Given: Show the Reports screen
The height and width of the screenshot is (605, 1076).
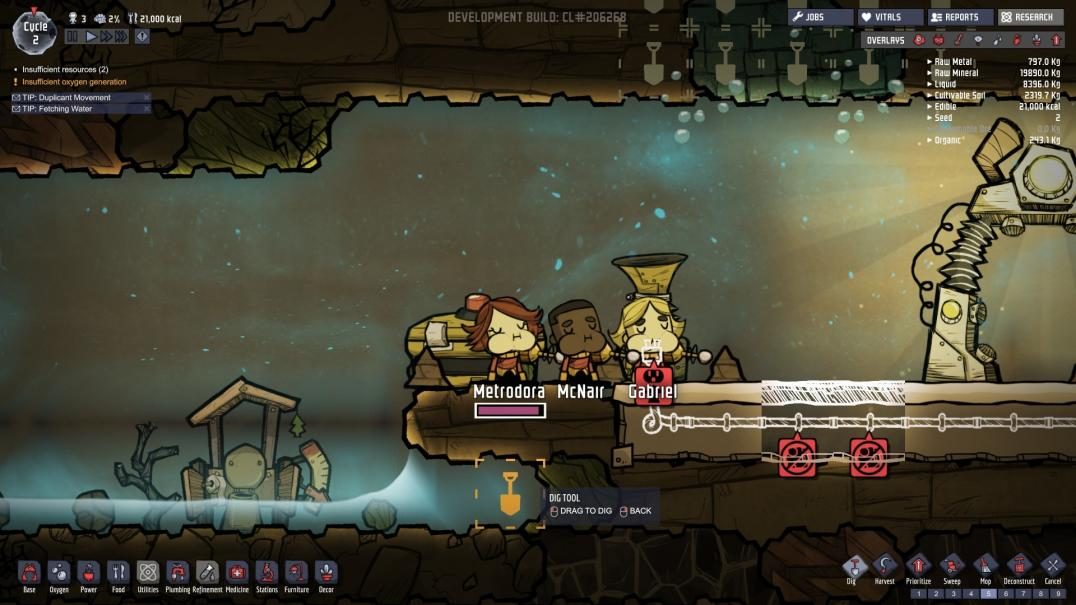Looking at the screenshot, I should (959, 17).
